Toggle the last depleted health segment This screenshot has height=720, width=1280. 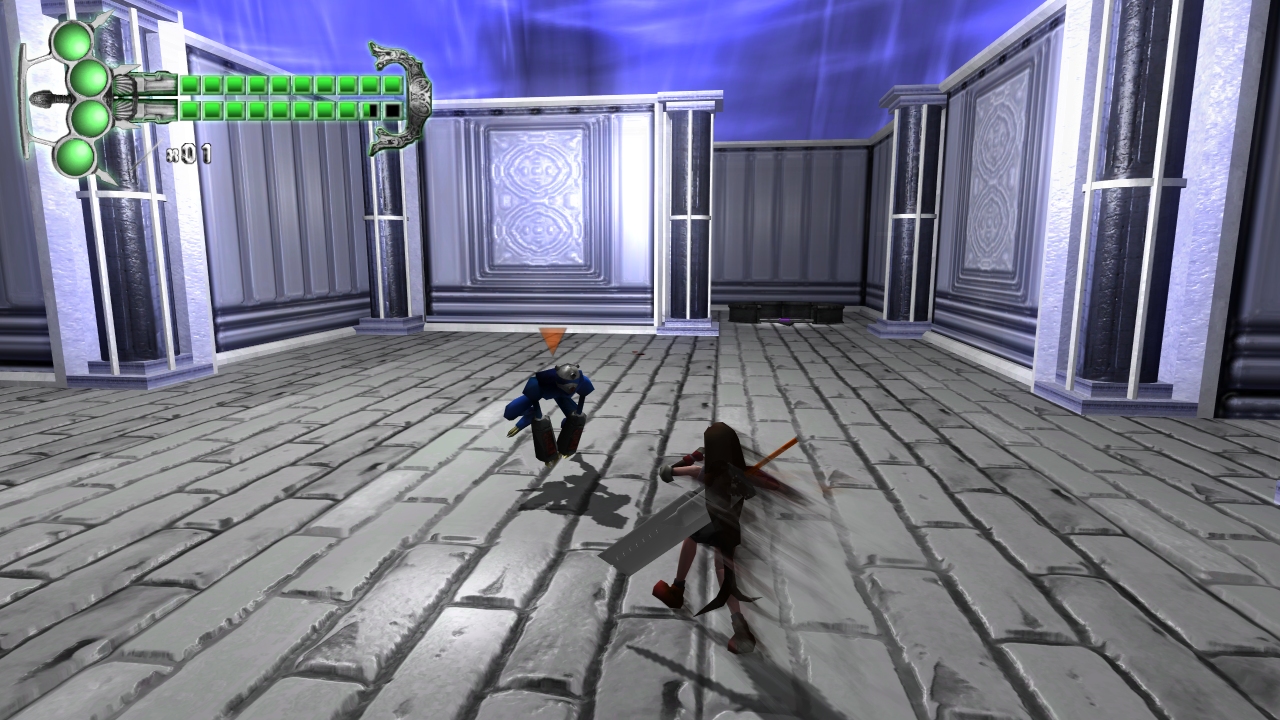pyautogui.click(x=392, y=110)
